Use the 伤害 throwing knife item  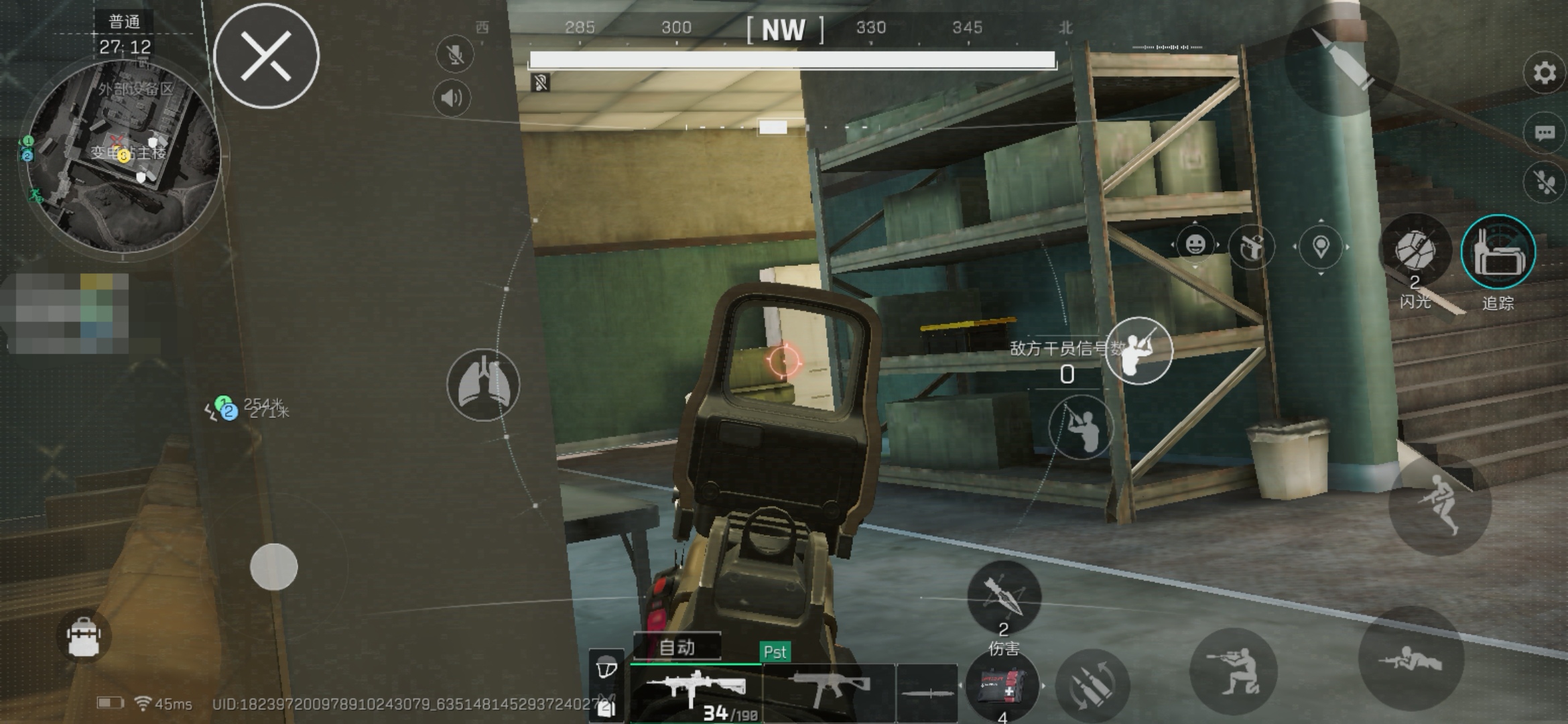click(x=1003, y=597)
